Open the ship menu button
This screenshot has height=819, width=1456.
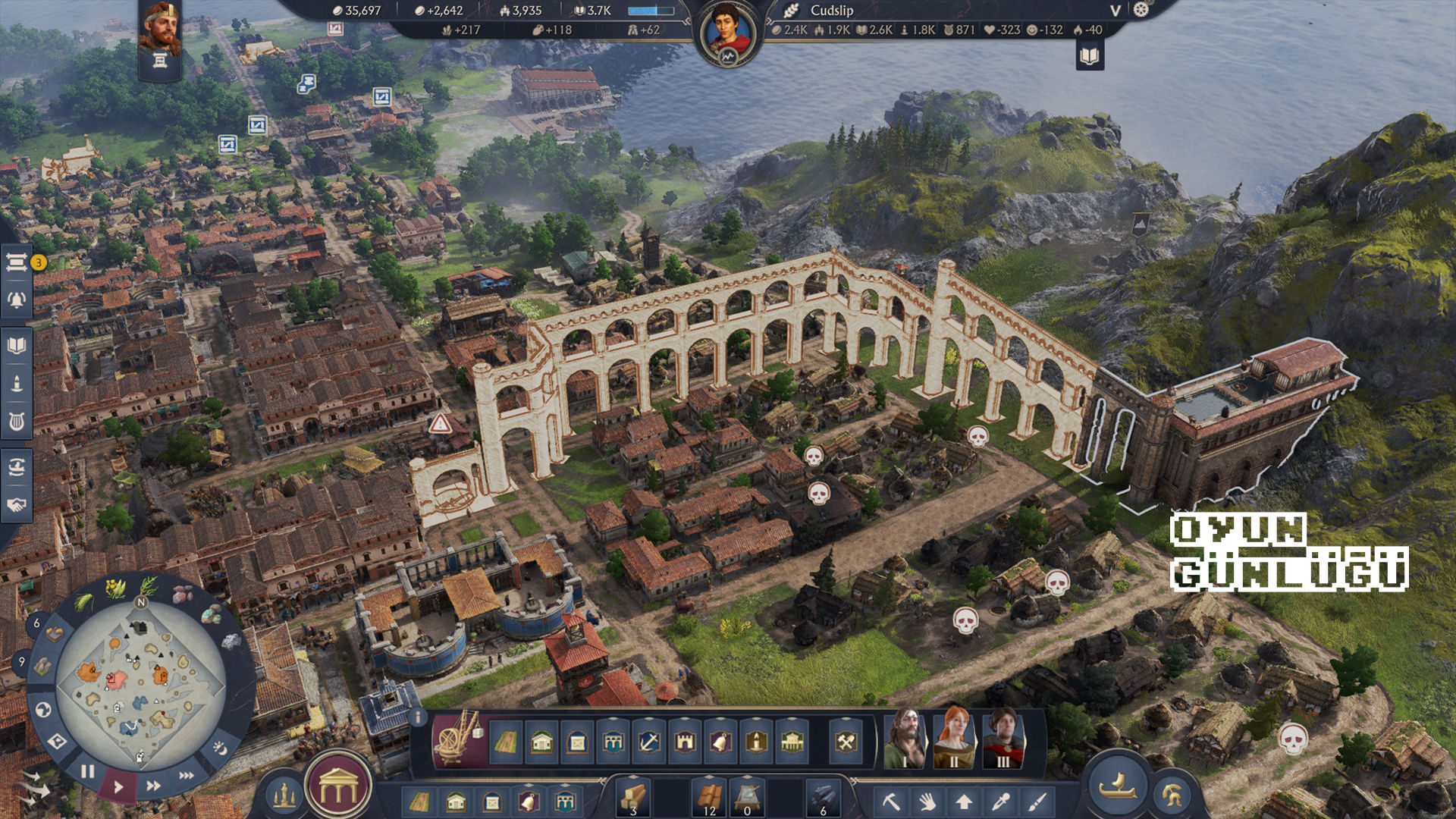coord(1118,785)
